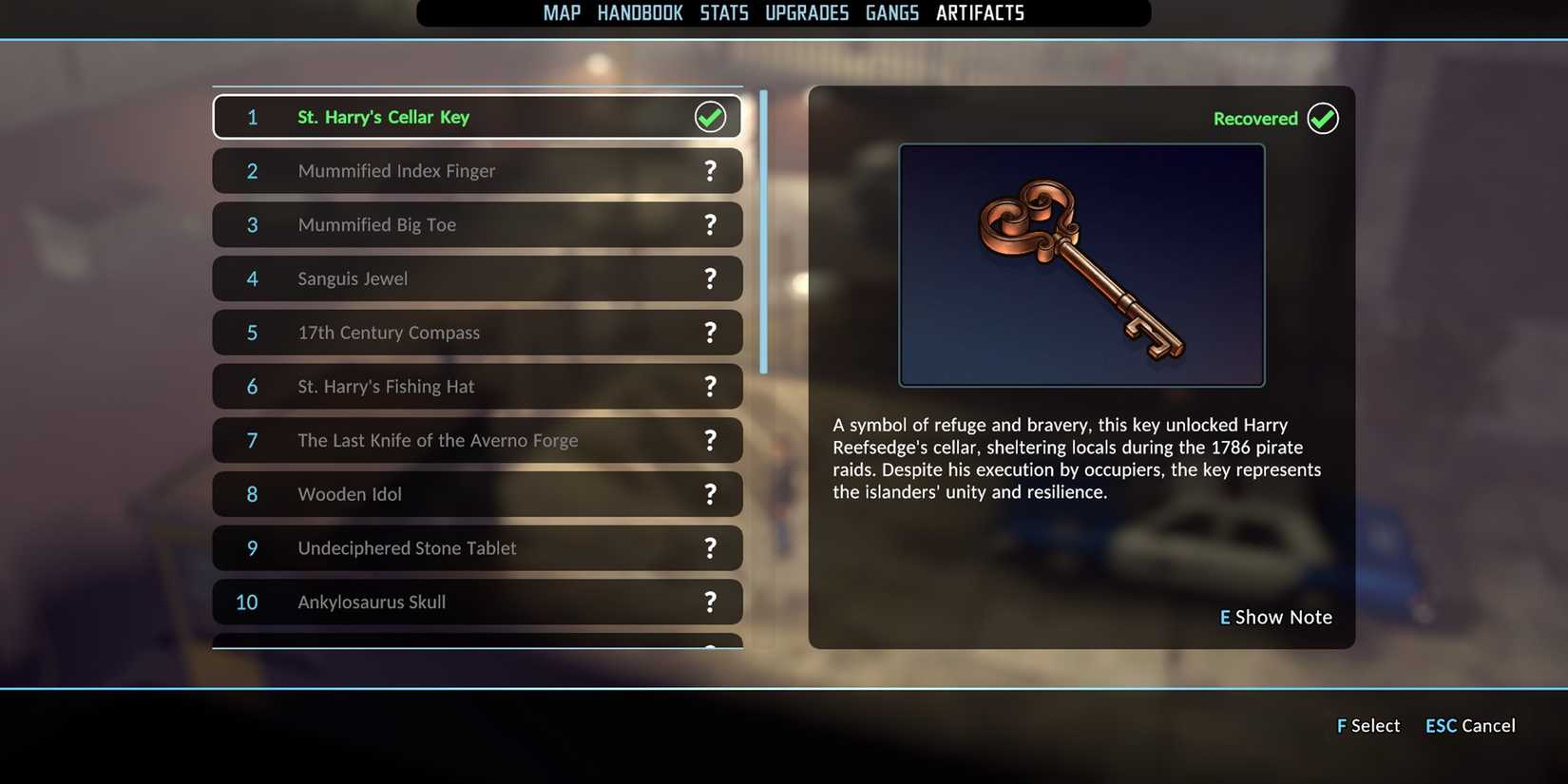Open the MAP tab

(561, 12)
